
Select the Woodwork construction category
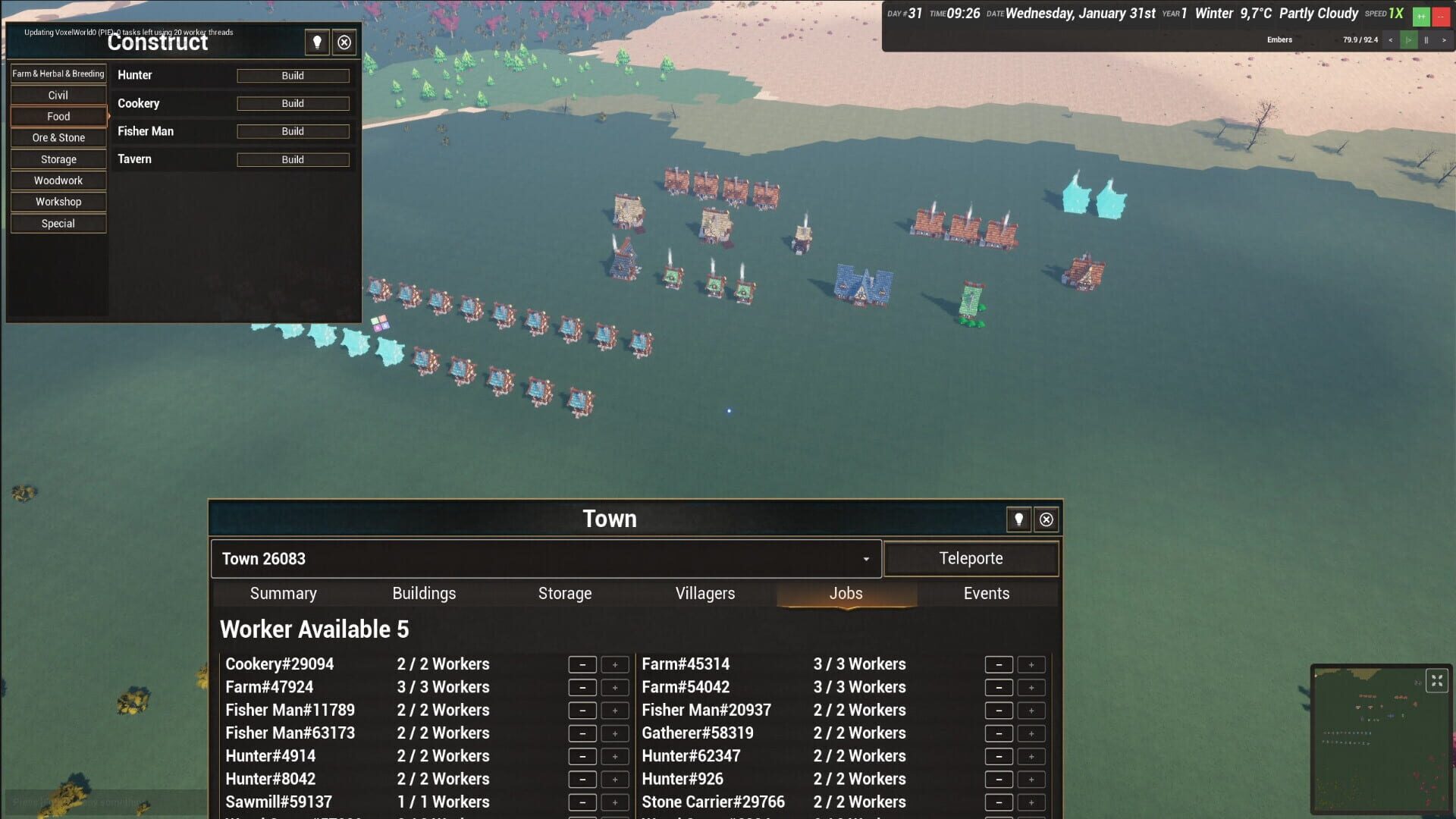[58, 180]
